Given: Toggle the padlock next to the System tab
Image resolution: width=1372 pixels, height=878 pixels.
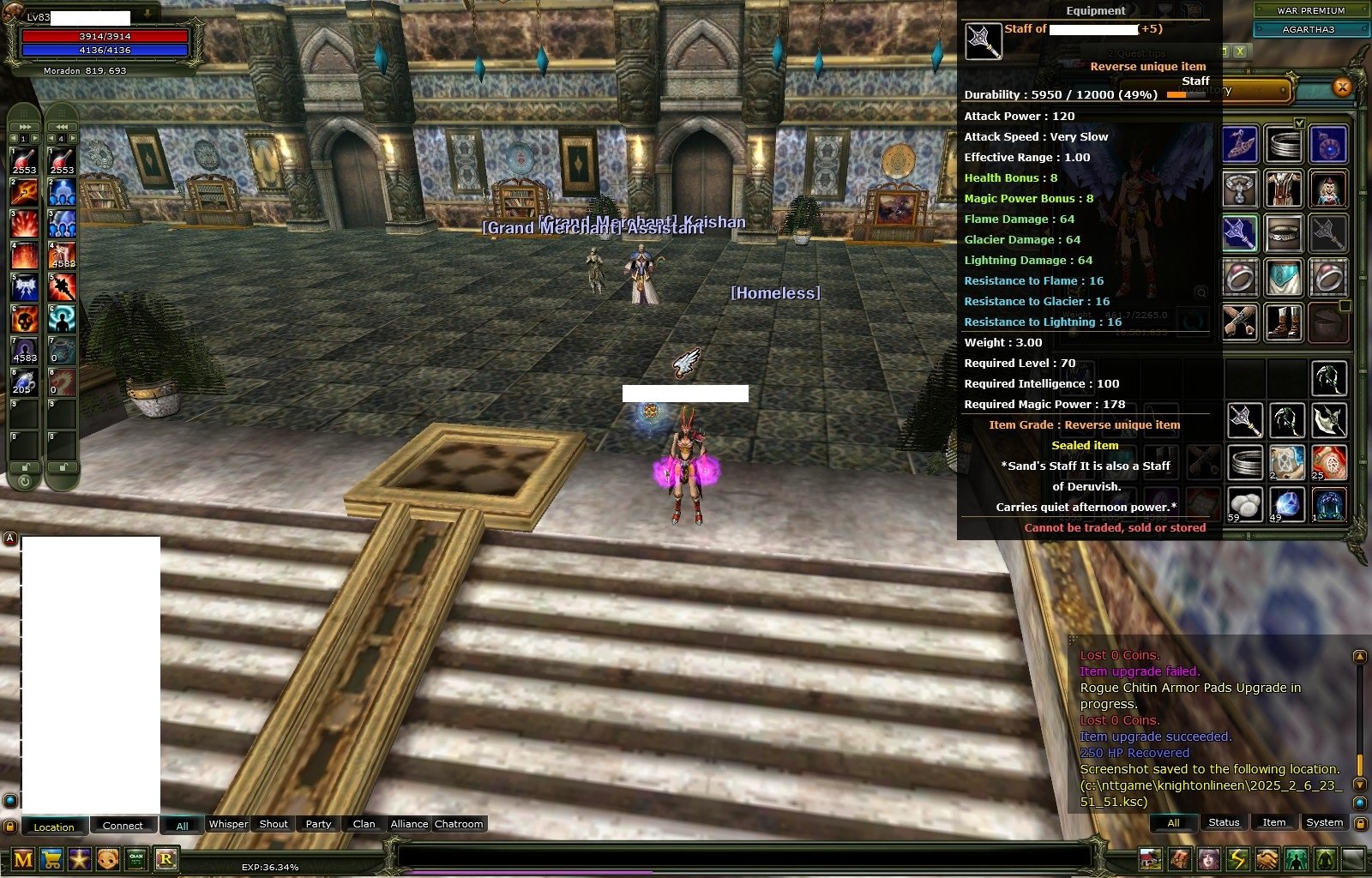Looking at the screenshot, I should (1360, 823).
